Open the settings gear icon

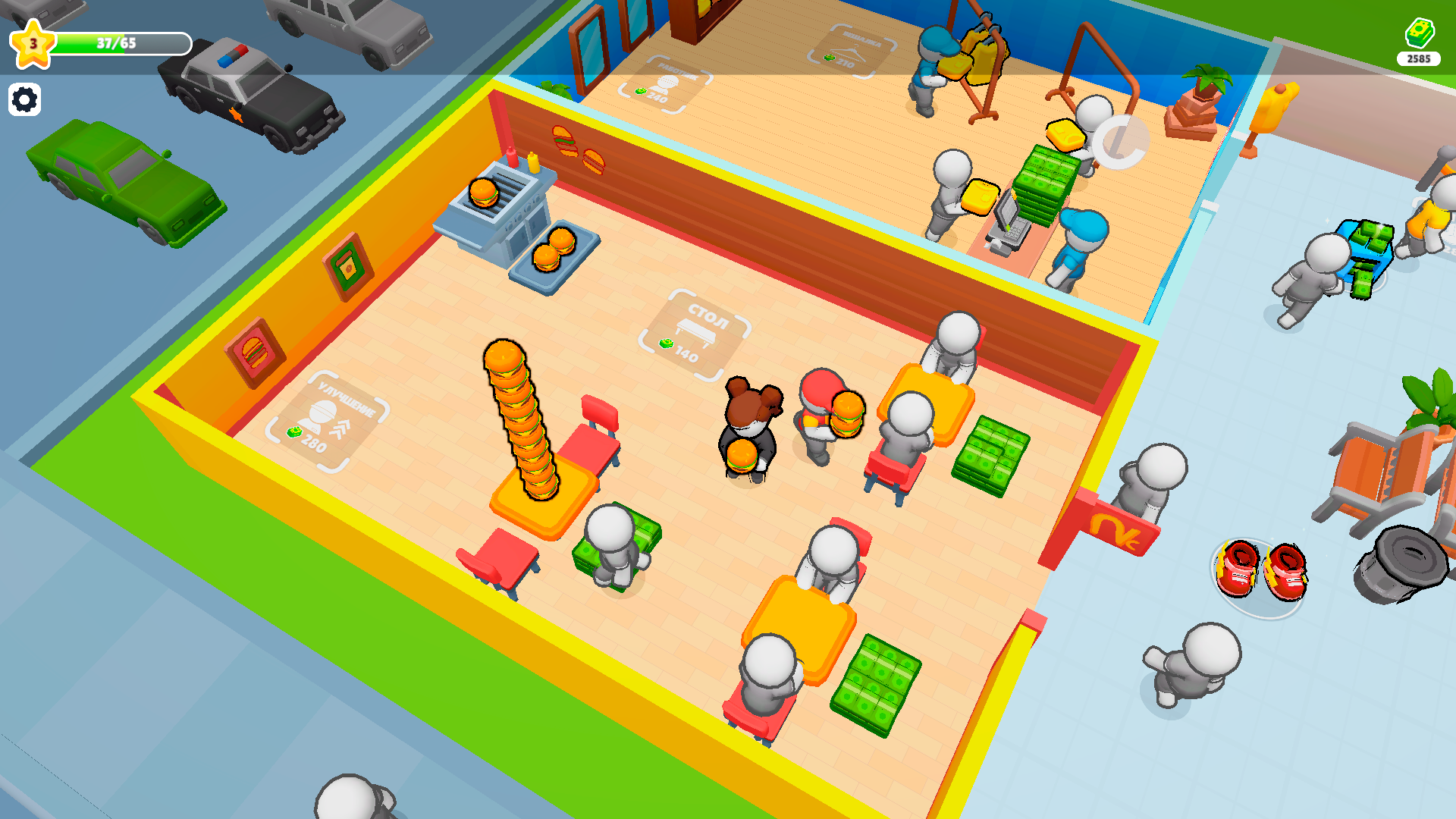coord(25,99)
